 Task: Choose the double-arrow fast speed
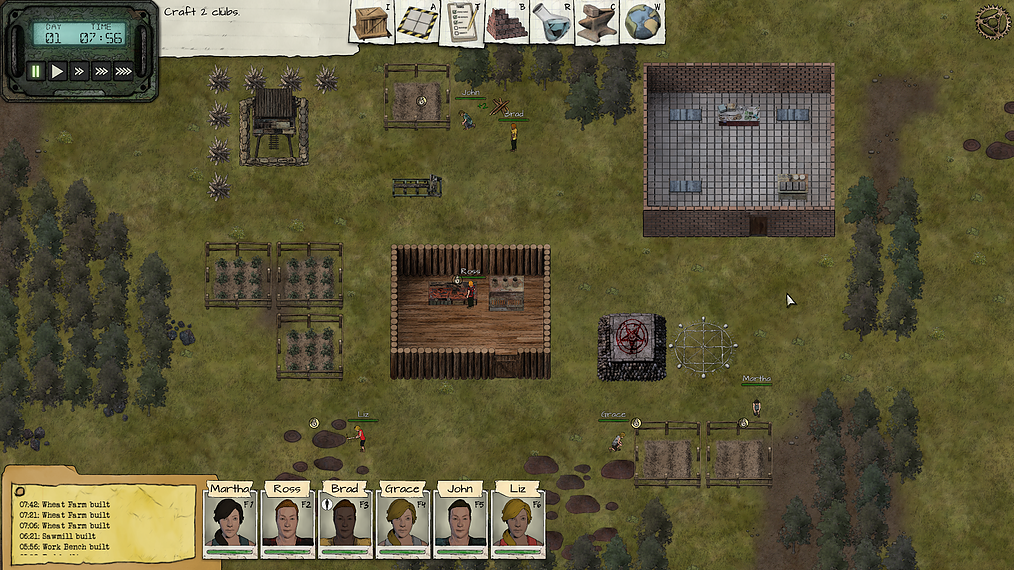pos(79,71)
